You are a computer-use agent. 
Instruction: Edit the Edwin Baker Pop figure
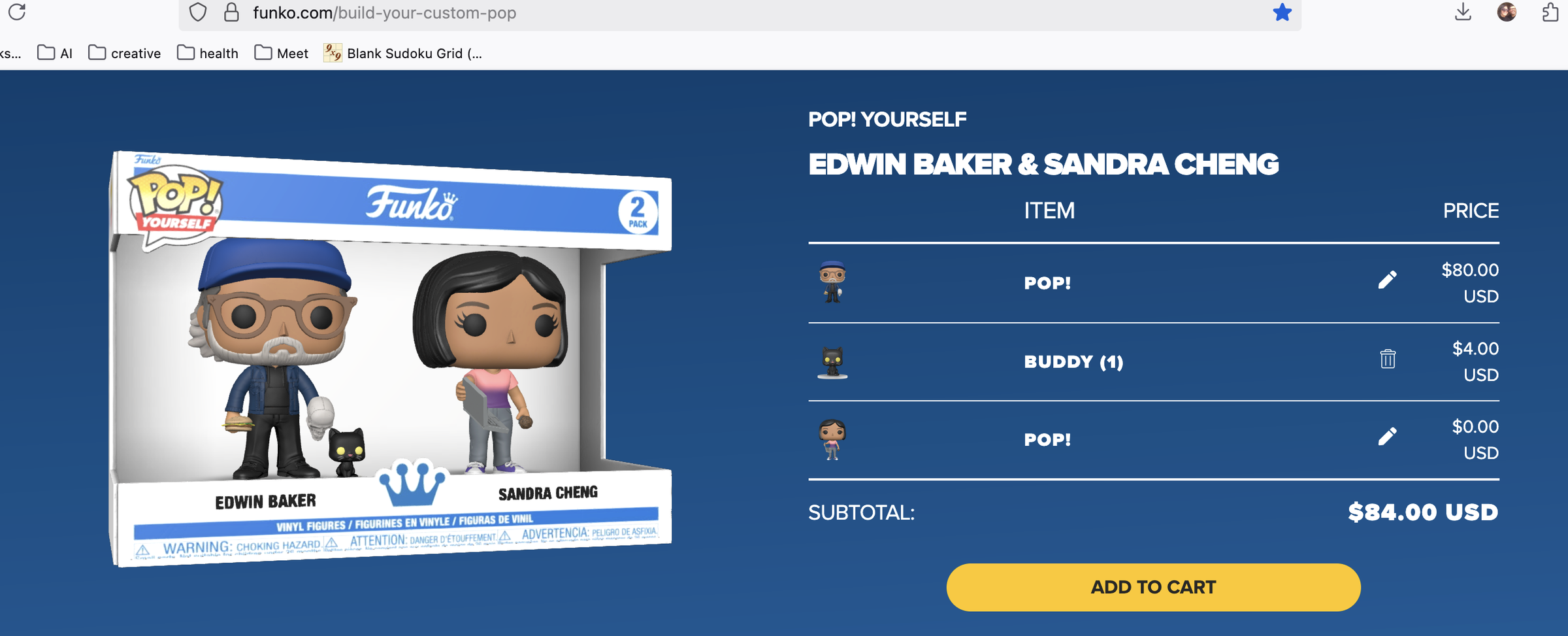[1388, 279]
